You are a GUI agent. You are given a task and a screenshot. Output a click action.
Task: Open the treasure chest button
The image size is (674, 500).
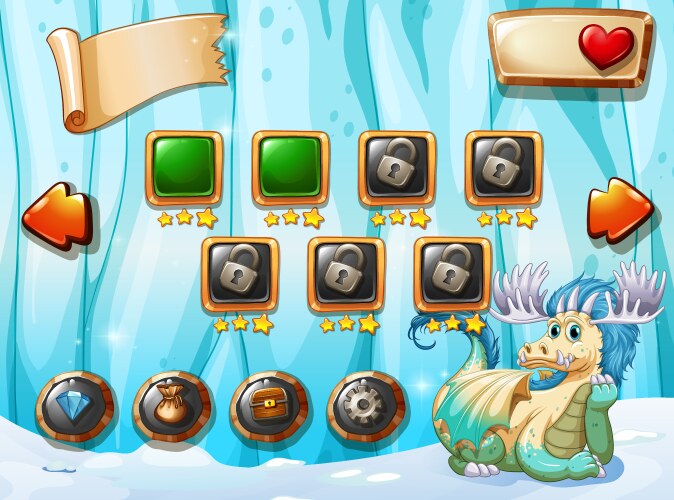tap(269, 406)
